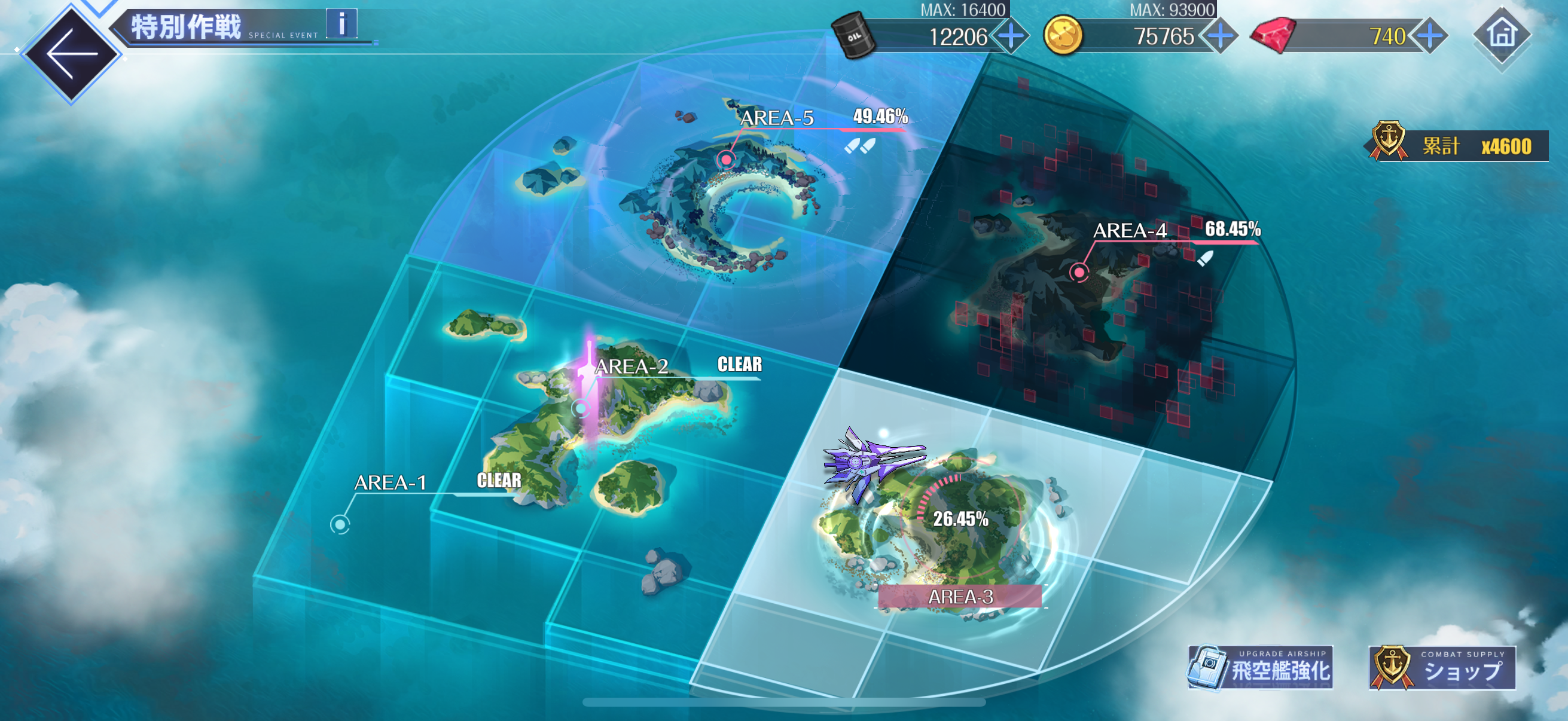
Task: Select AREA-5 on the map
Action: click(x=726, y=160)
